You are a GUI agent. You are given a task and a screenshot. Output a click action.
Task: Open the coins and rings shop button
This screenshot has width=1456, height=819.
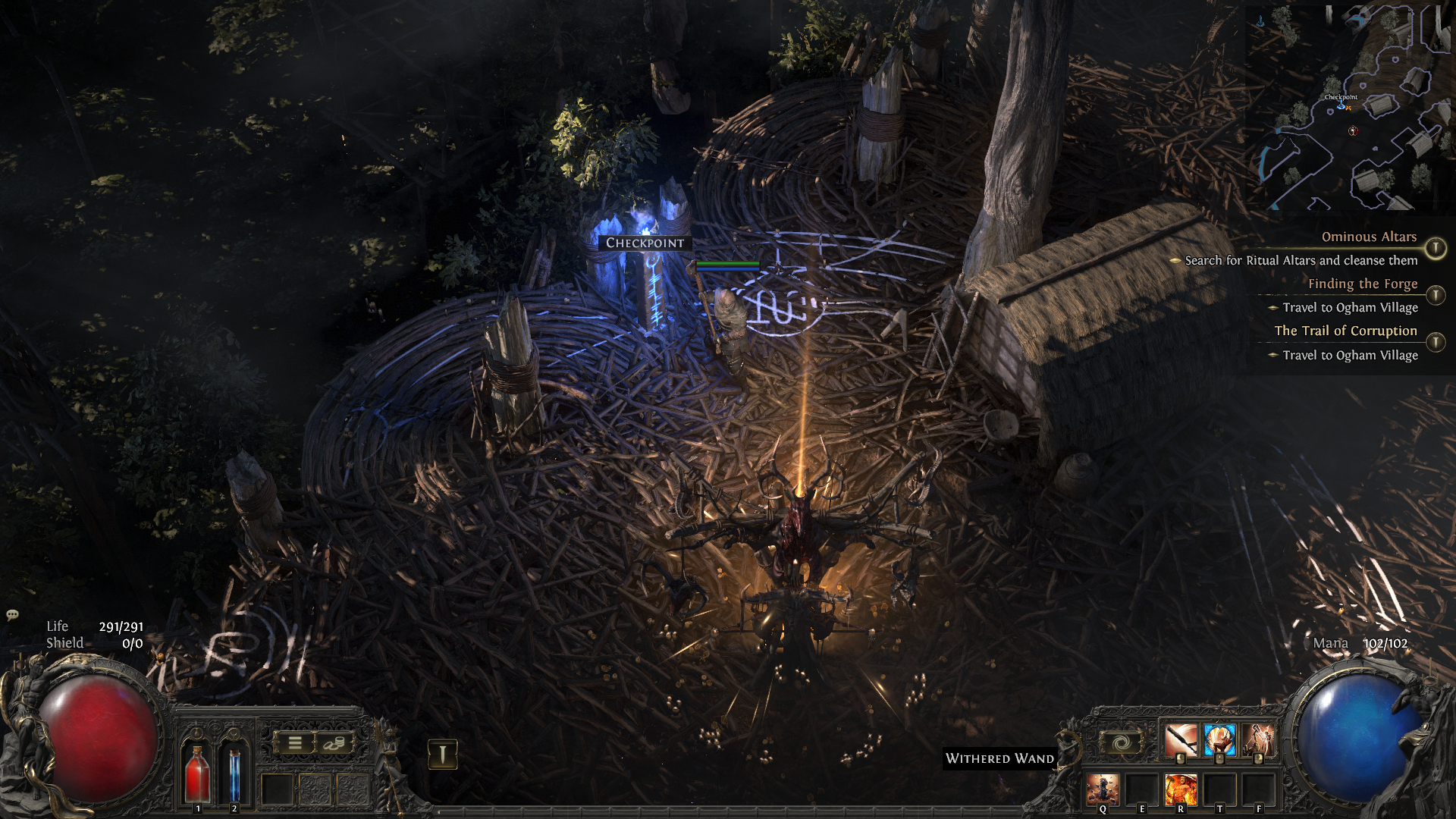coord(334,743)
